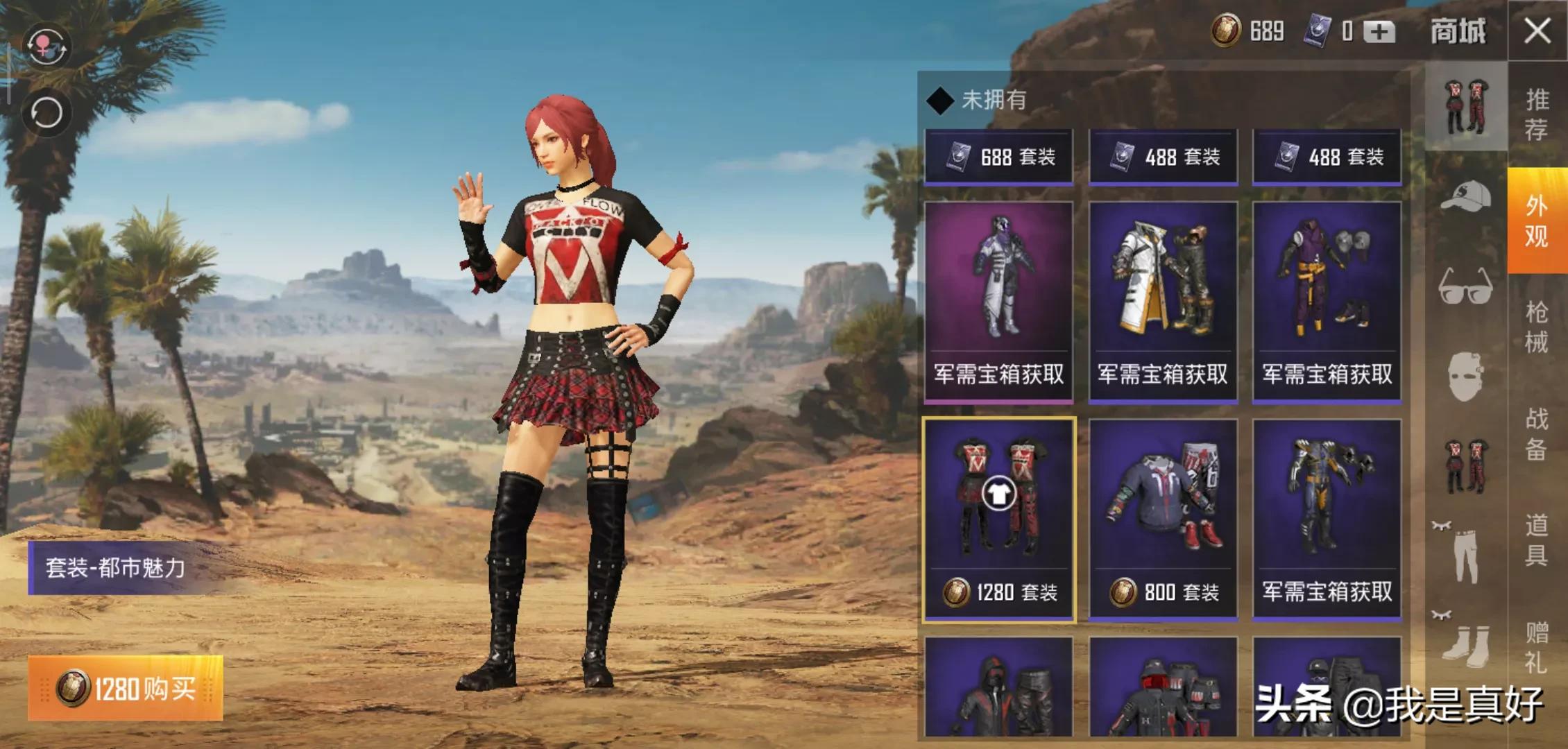This screenshot has width=1568, height=749.
Task: Open the face mask category
Action: [x=1465, y=376]
